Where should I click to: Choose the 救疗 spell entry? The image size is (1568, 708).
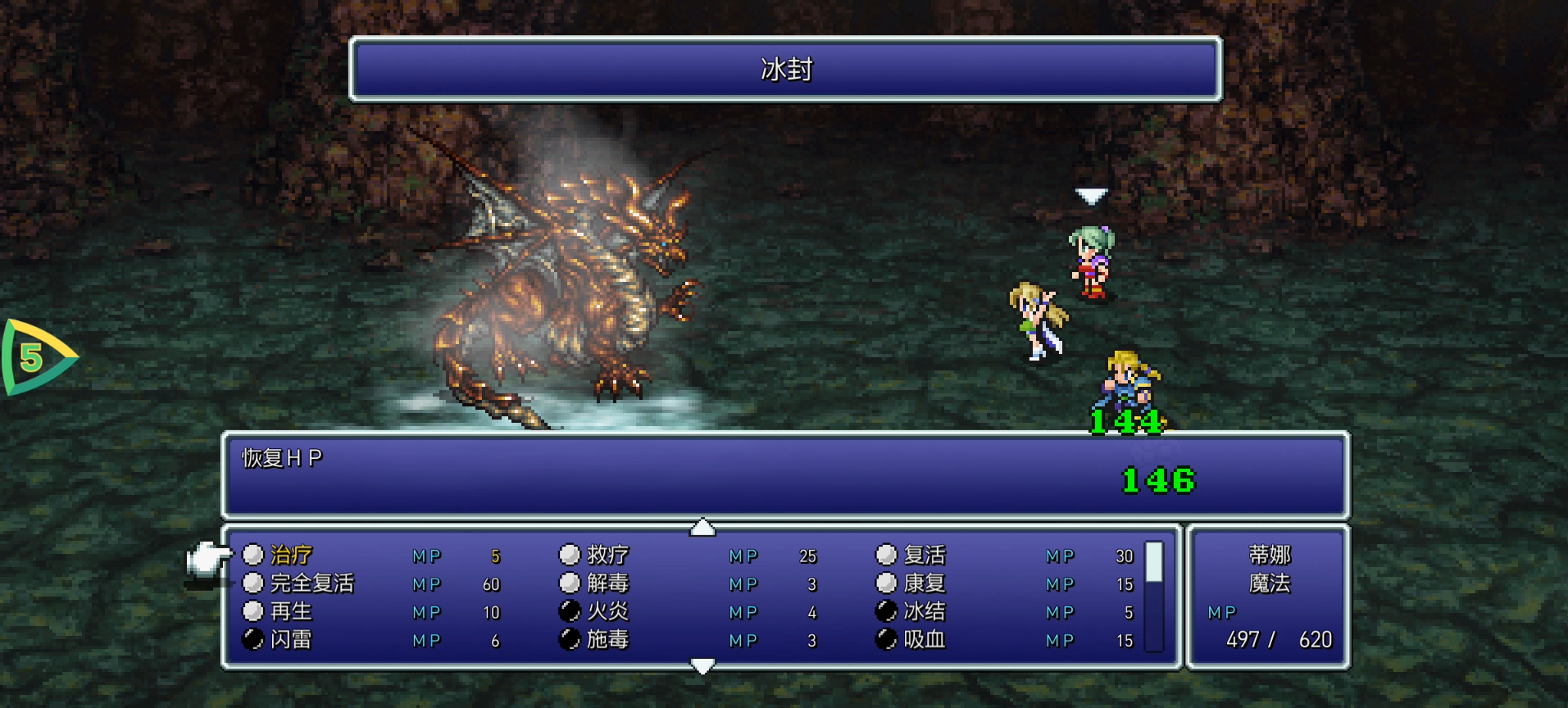pyautogui.click(x=607, y=556)
